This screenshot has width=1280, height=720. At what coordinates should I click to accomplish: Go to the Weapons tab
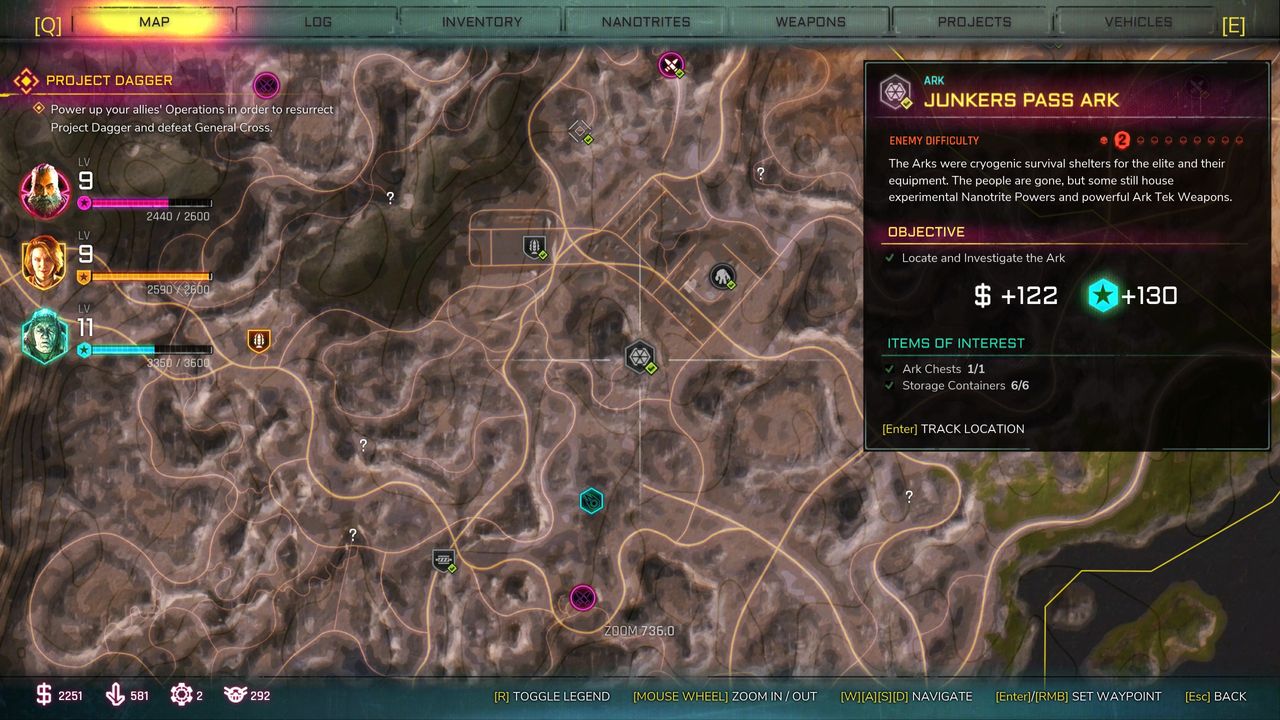click(x=810, y=21)
